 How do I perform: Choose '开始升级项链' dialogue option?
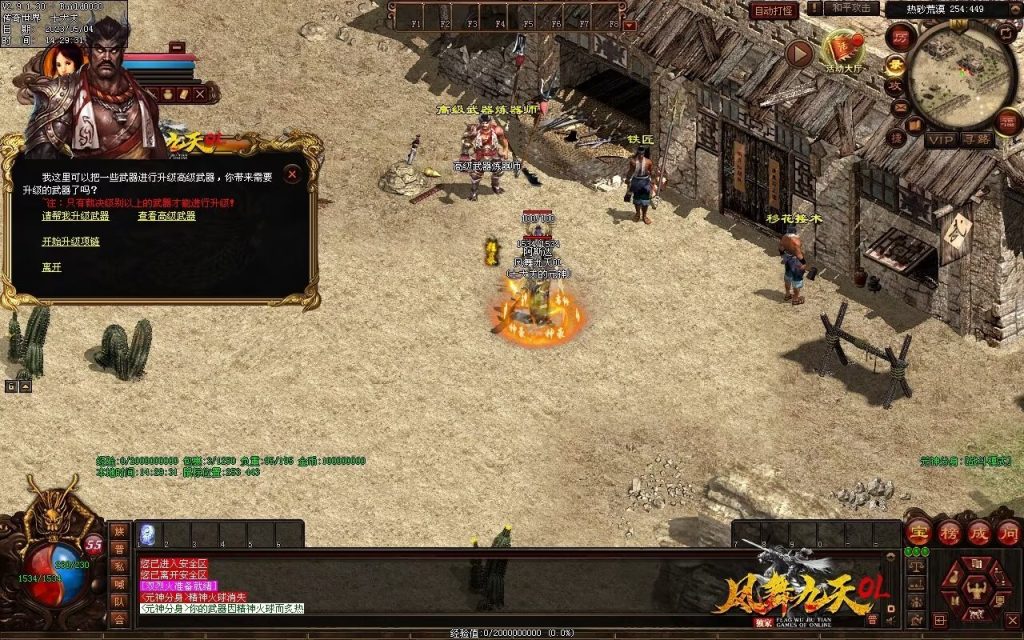coord(70,241)
